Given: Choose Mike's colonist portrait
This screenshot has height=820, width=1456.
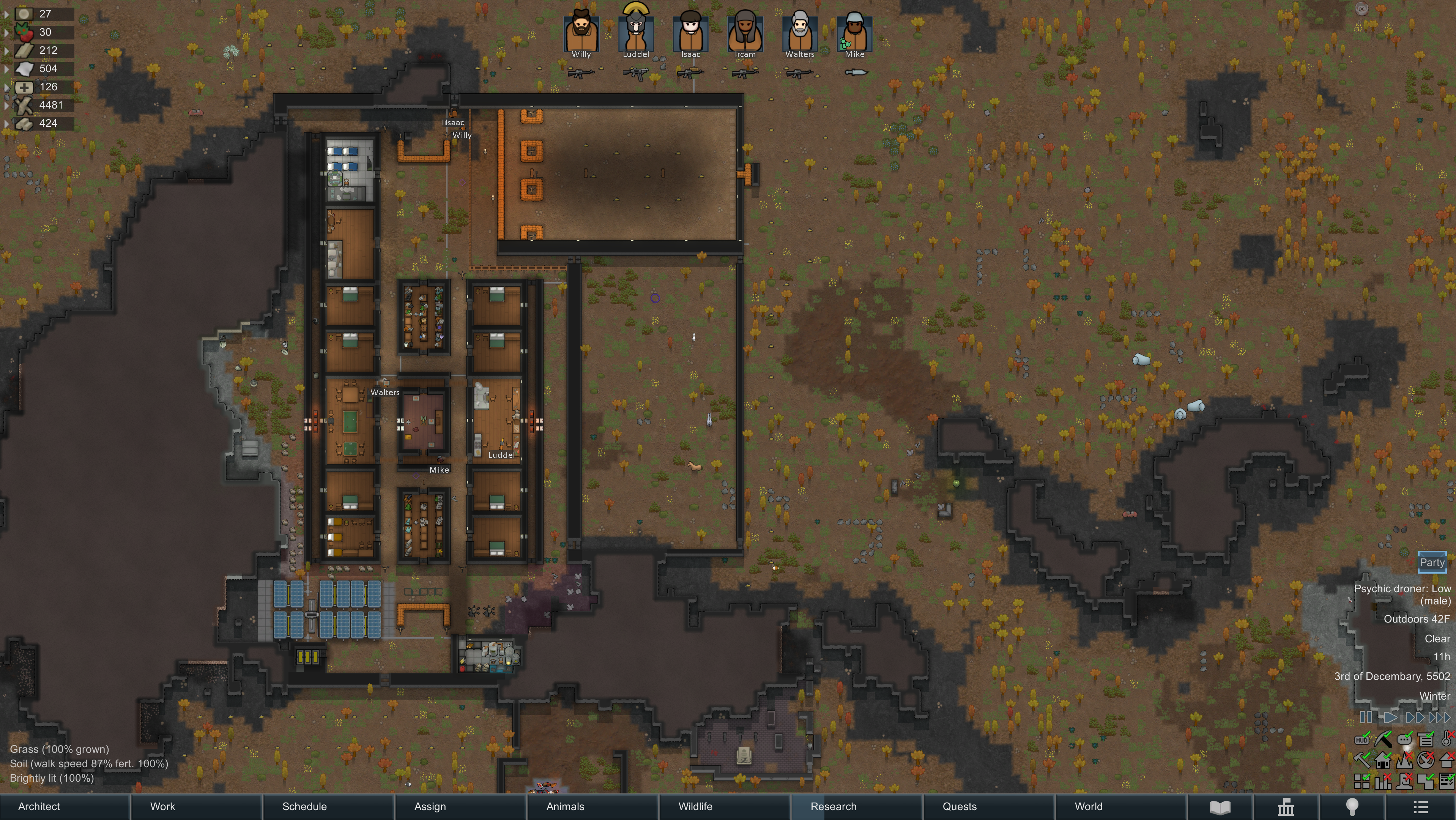Looking at the screenshot, I should click(x=855, y=34).
